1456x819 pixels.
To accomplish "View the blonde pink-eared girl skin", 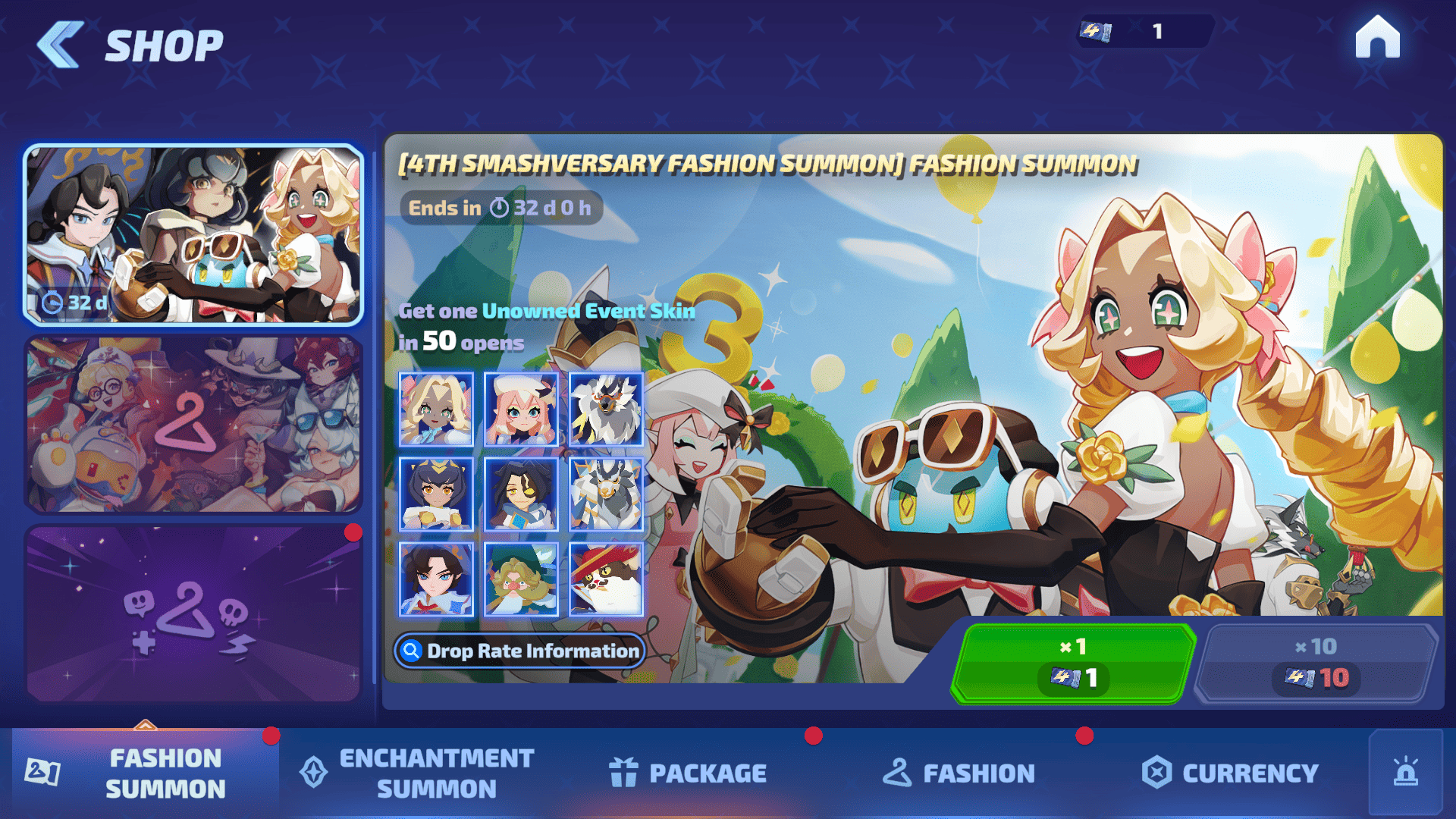I will (x=436, y=409).
